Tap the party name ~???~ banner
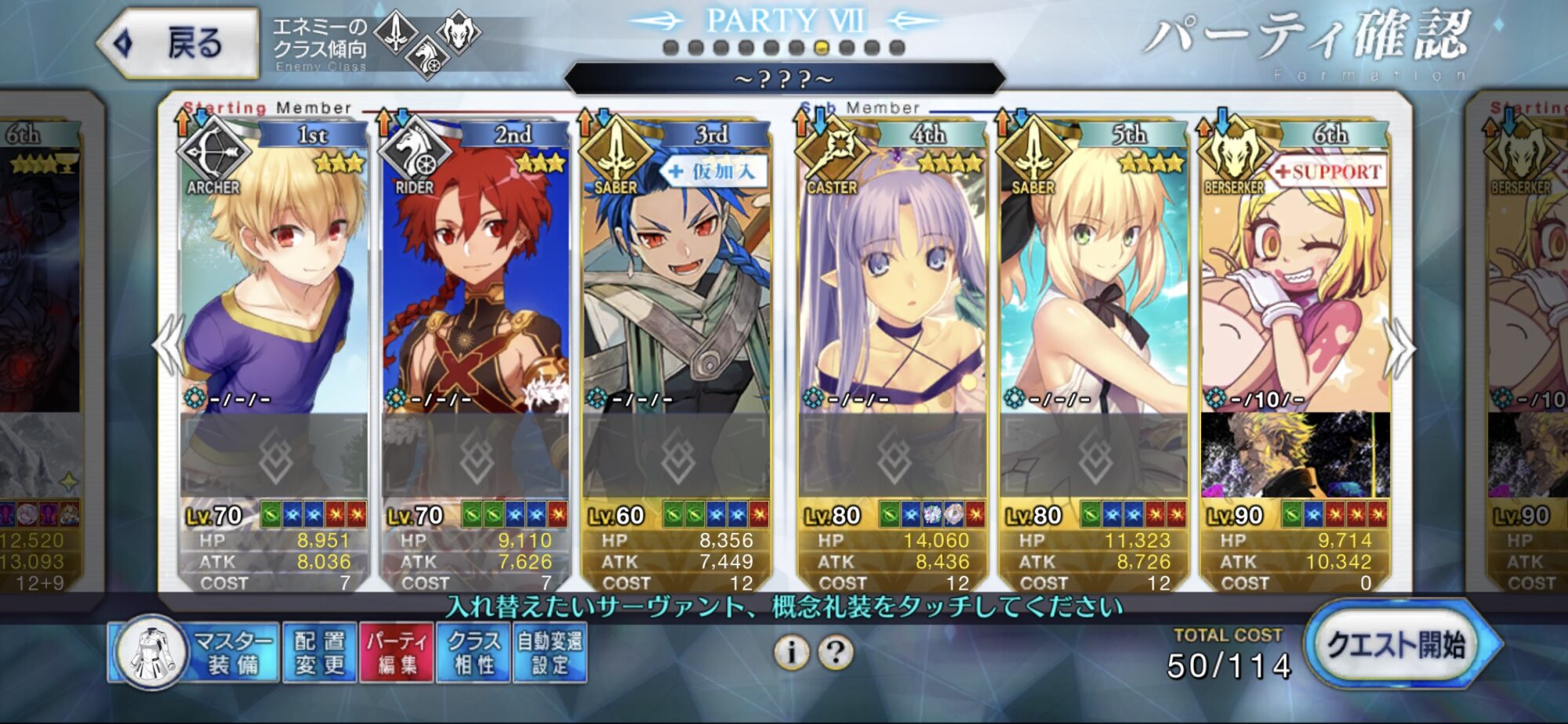Image resolution: width=1568 pixels, height=724 pixels. tap(784, 79)
